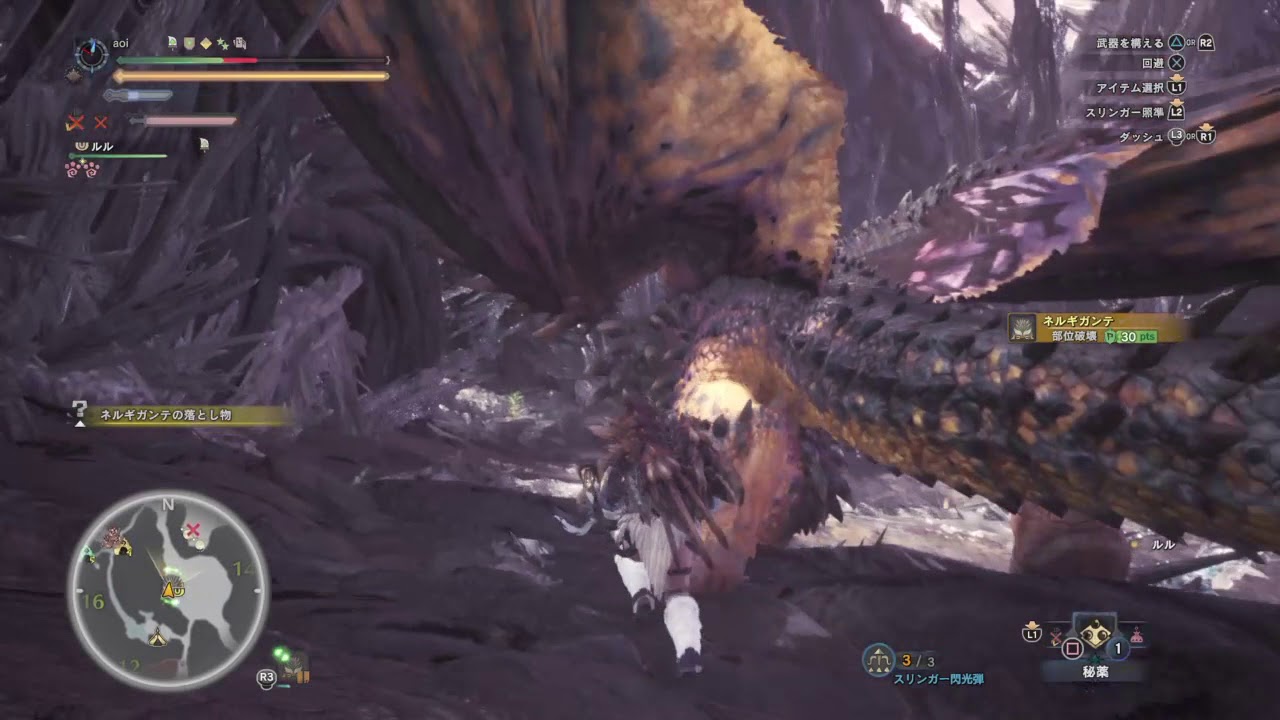Select the pink item right of 秘薬
This screenshot has width=1280, height=720.
(x=1138, y=634)
